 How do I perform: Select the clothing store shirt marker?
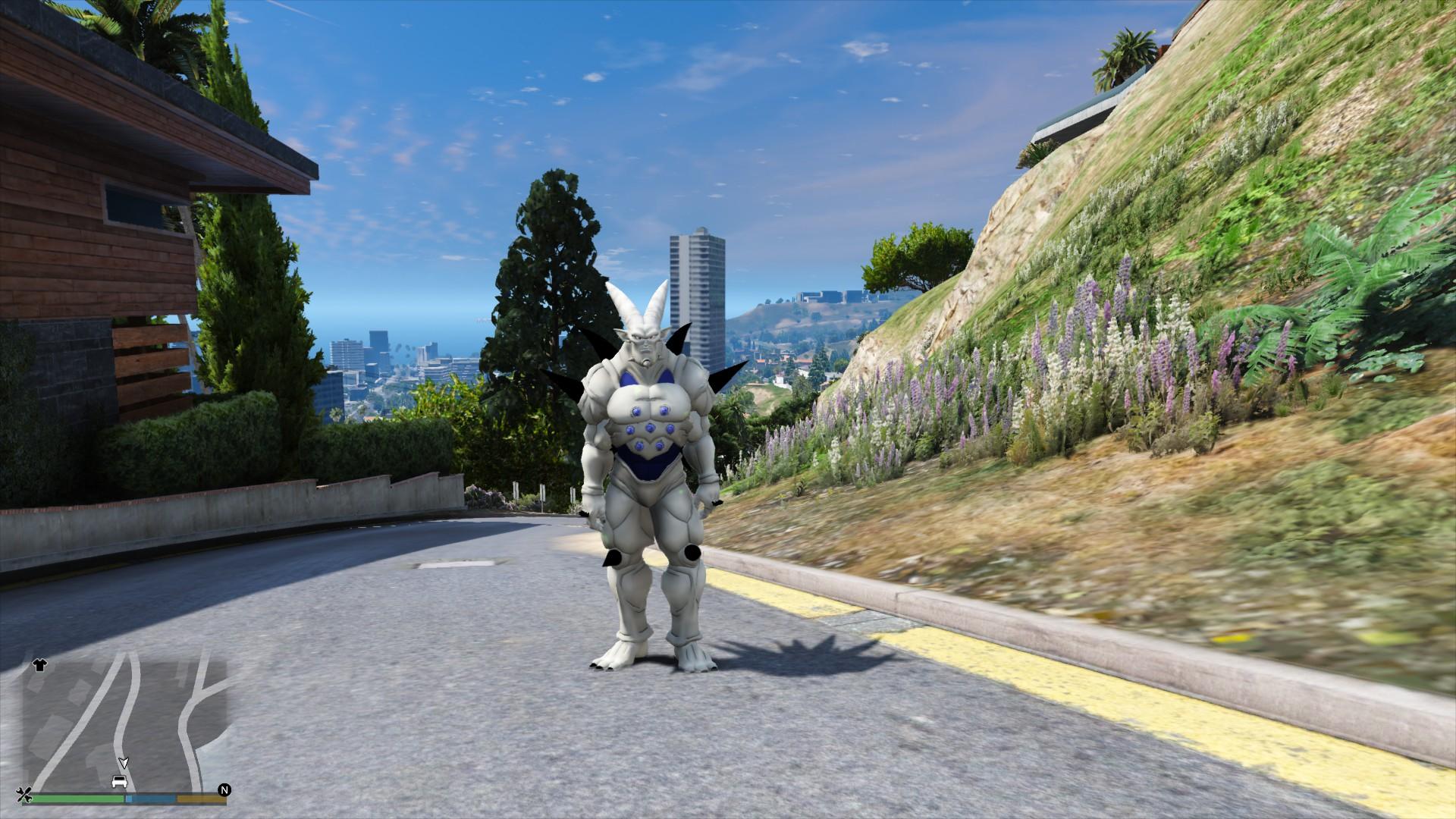pos(39,665)
